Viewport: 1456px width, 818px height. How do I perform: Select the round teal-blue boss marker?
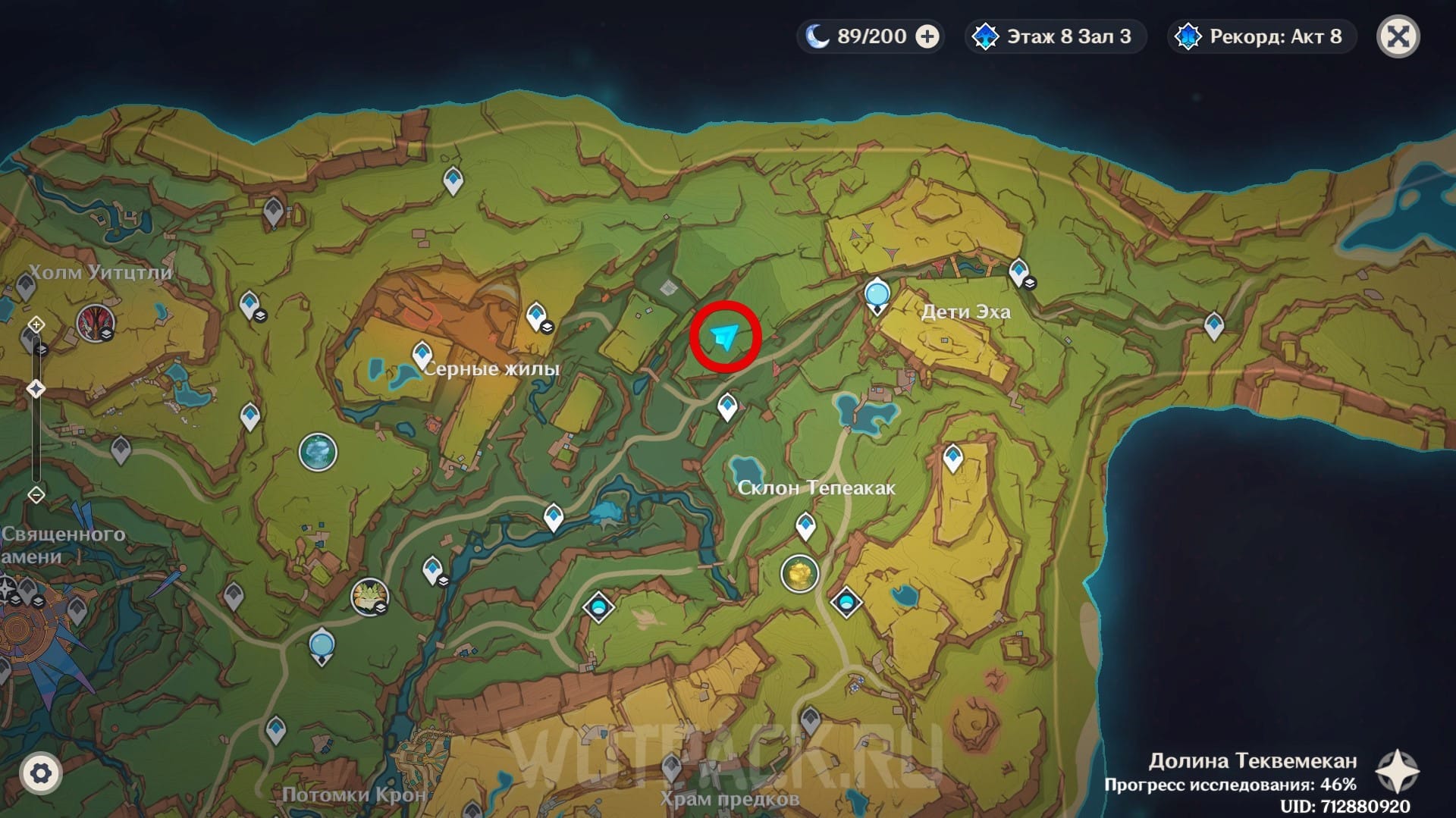coord(318,453)
